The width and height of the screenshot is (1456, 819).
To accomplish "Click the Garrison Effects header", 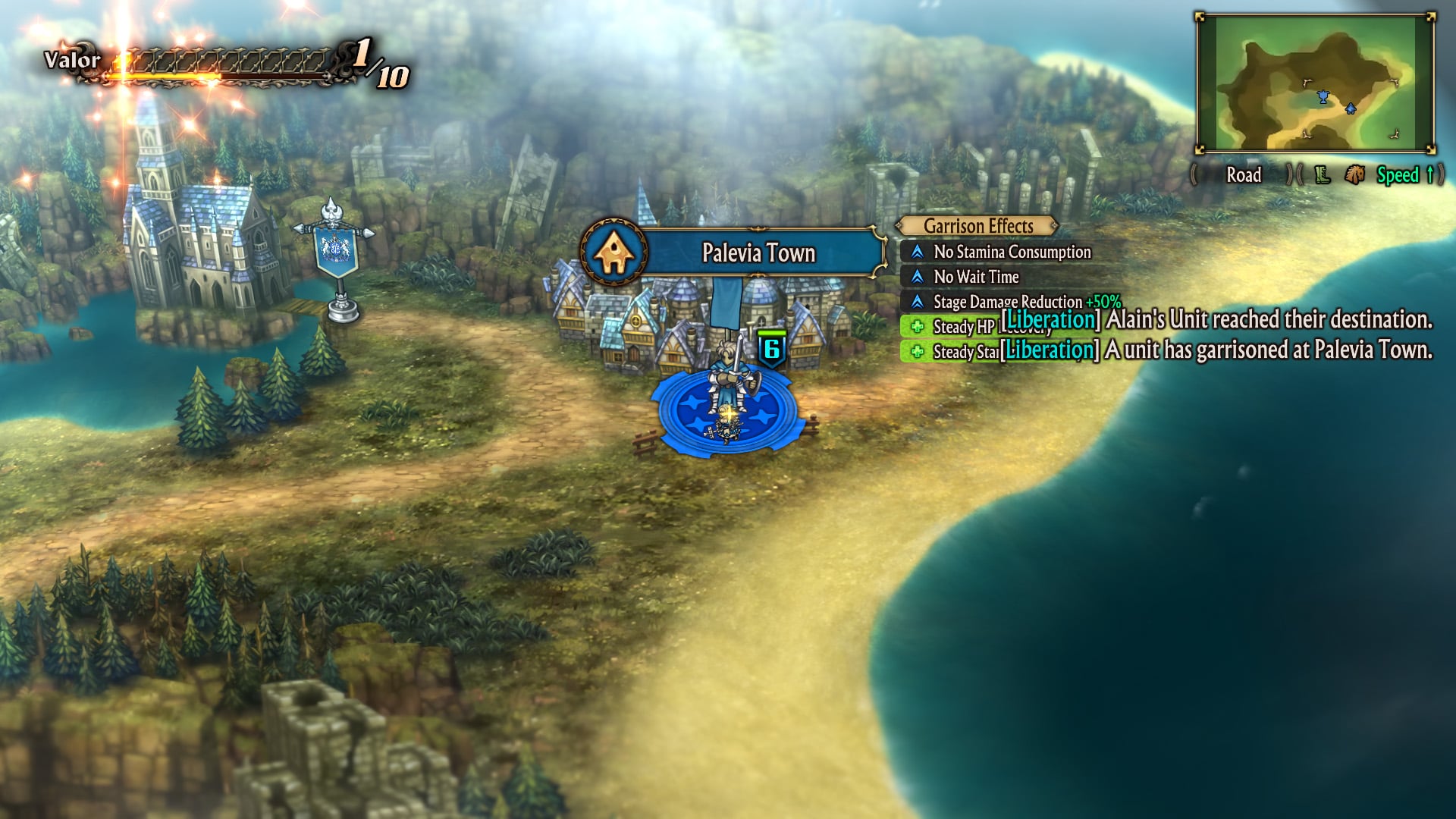I will [x=978, y=226].
